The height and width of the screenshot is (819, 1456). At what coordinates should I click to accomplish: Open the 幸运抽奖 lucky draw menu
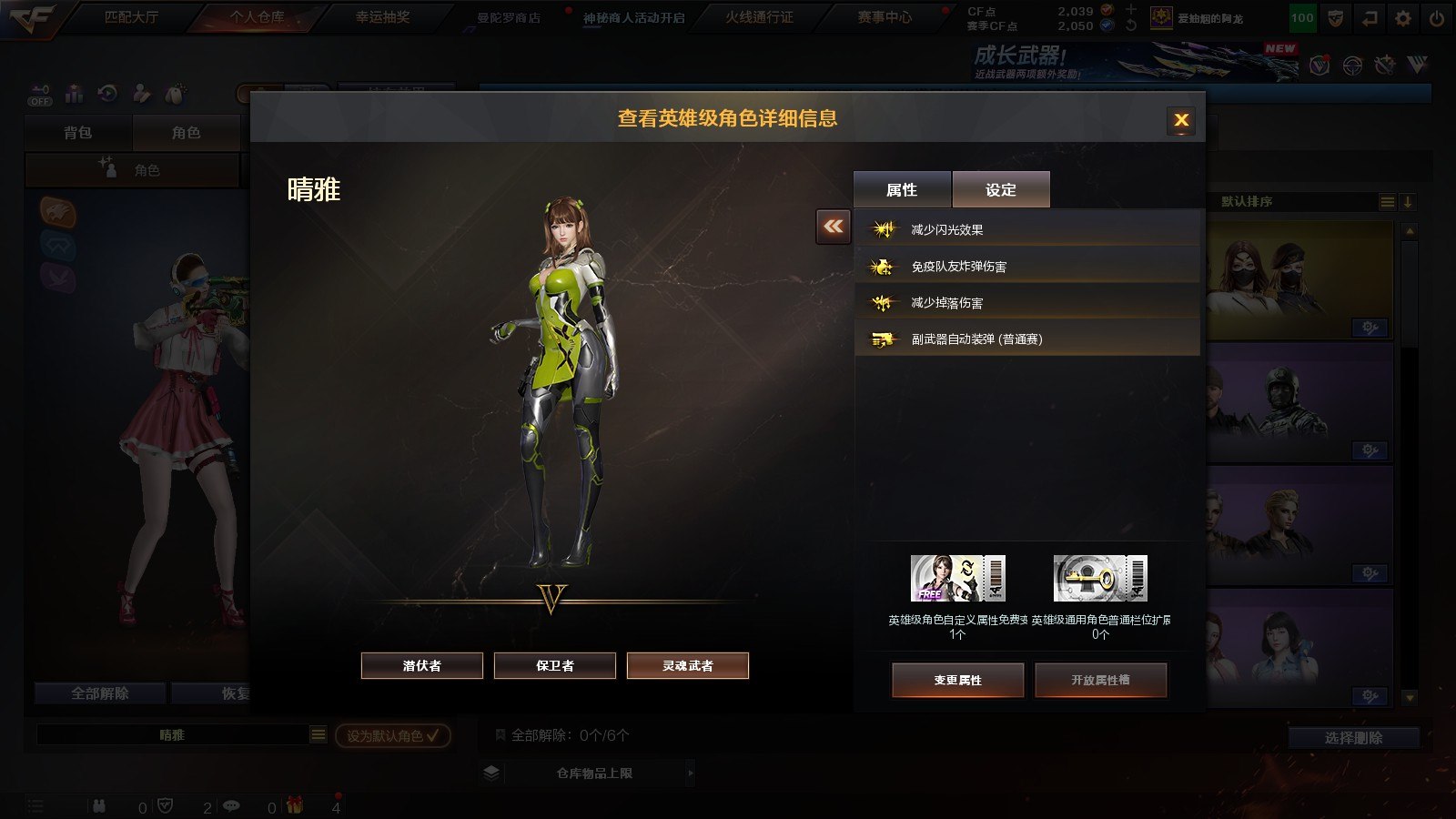382,17
